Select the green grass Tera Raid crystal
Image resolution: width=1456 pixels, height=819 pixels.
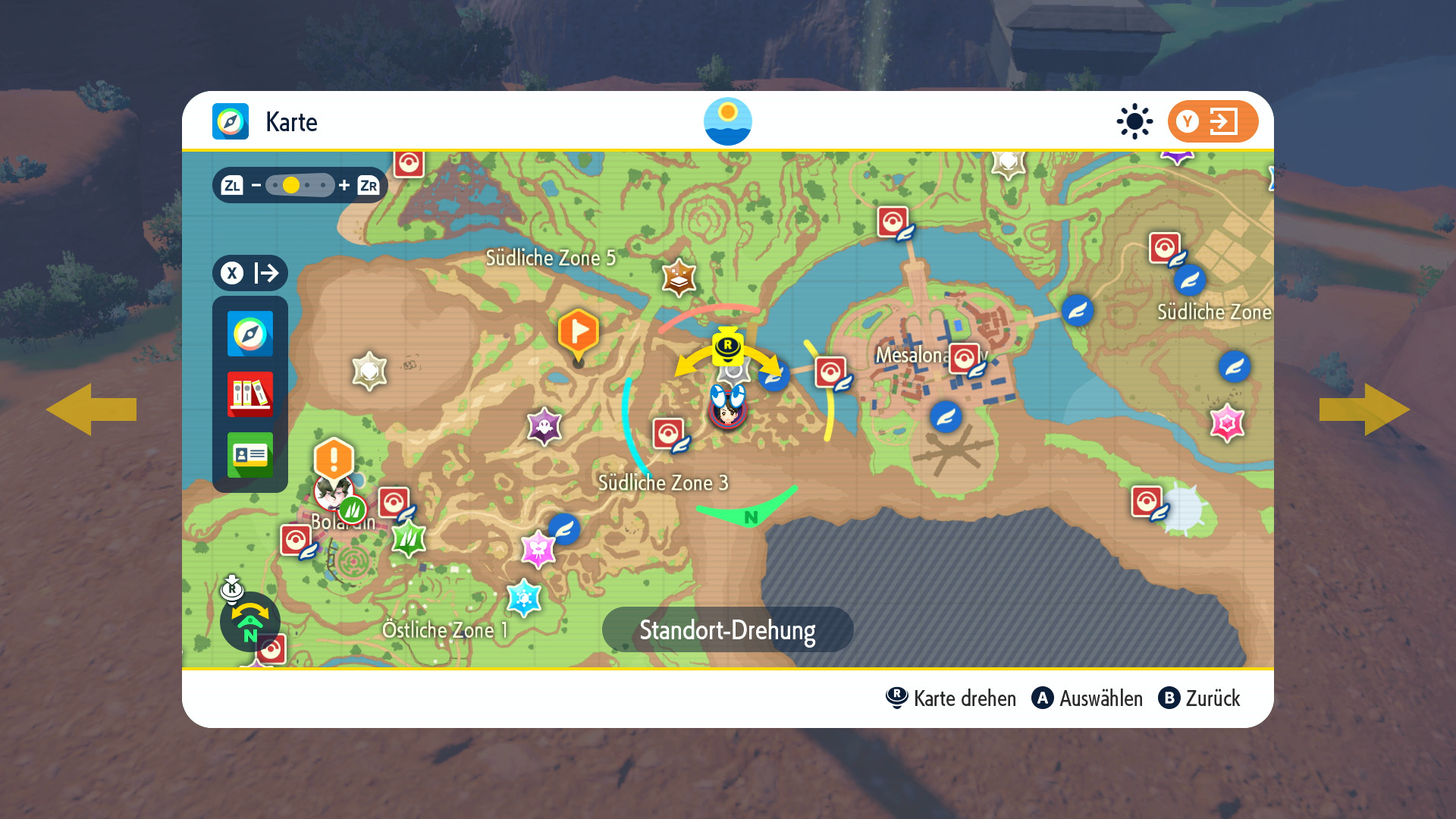[408, 539]
